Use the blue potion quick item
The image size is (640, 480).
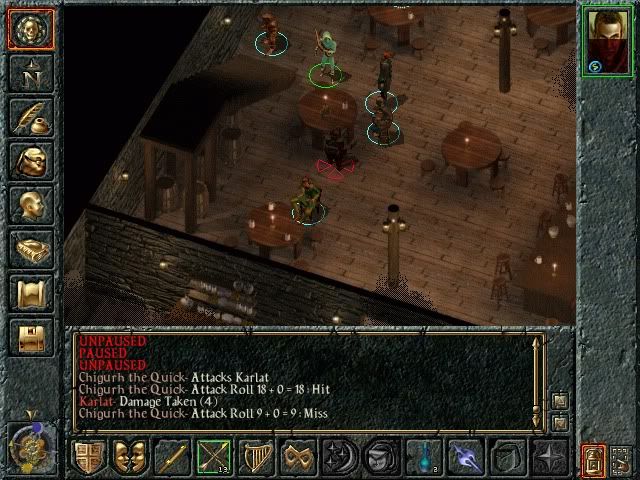pos(424,458)
